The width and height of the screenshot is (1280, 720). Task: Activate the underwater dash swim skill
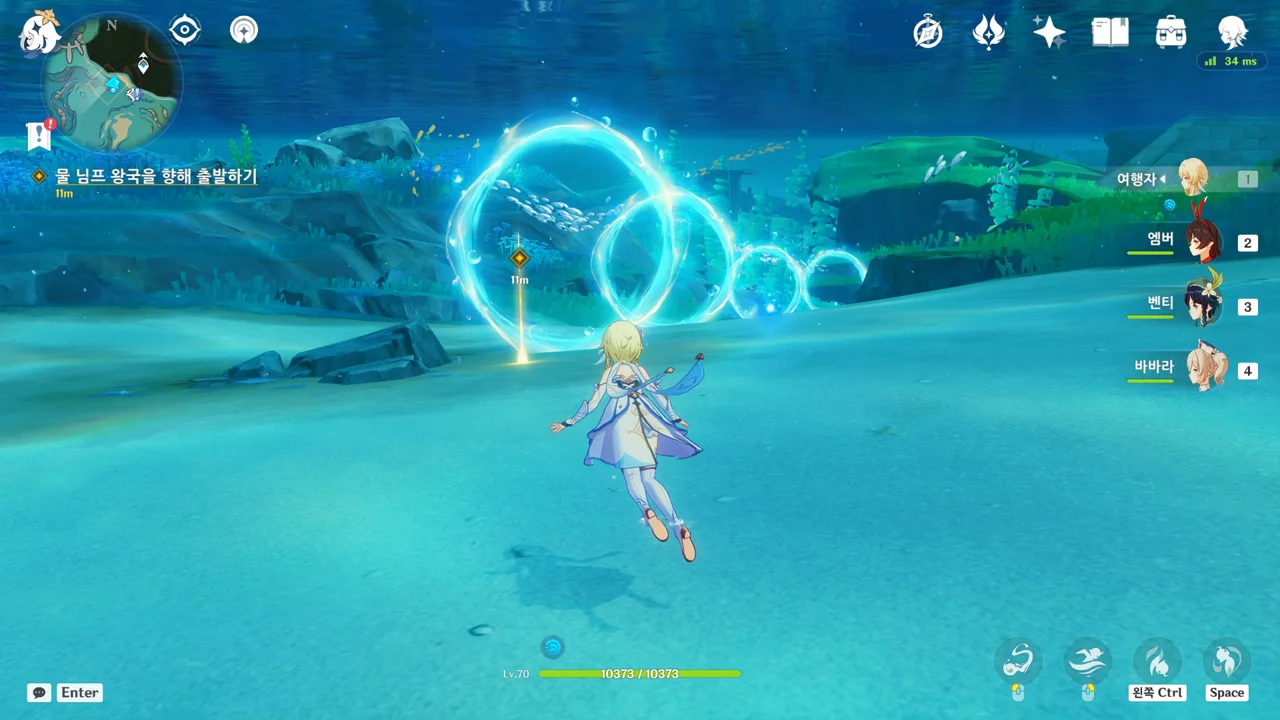(x=1088, y=661)
